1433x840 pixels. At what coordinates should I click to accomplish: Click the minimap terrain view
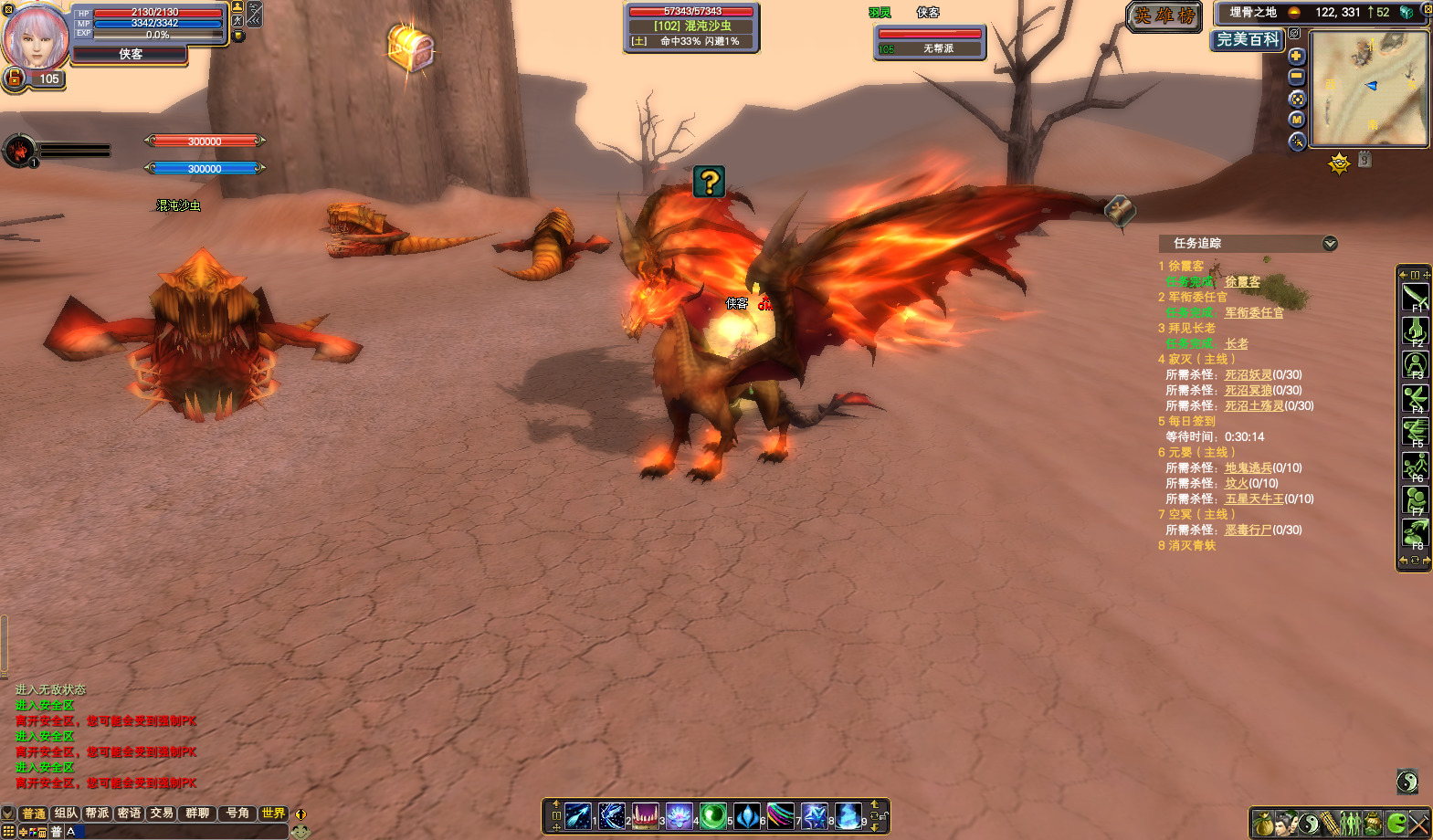pos(1368,88)
